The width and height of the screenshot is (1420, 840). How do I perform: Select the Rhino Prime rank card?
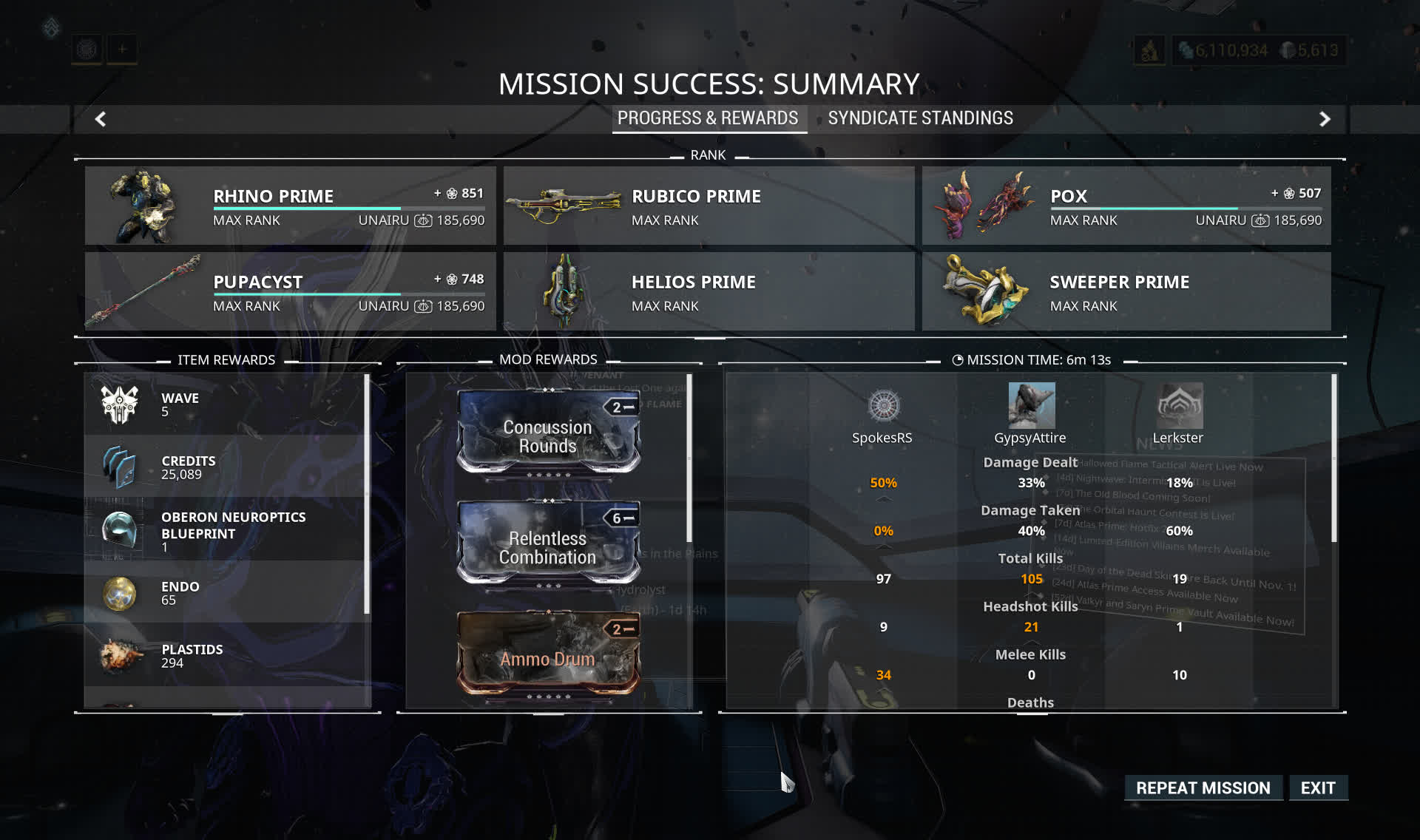pos(290,206)
